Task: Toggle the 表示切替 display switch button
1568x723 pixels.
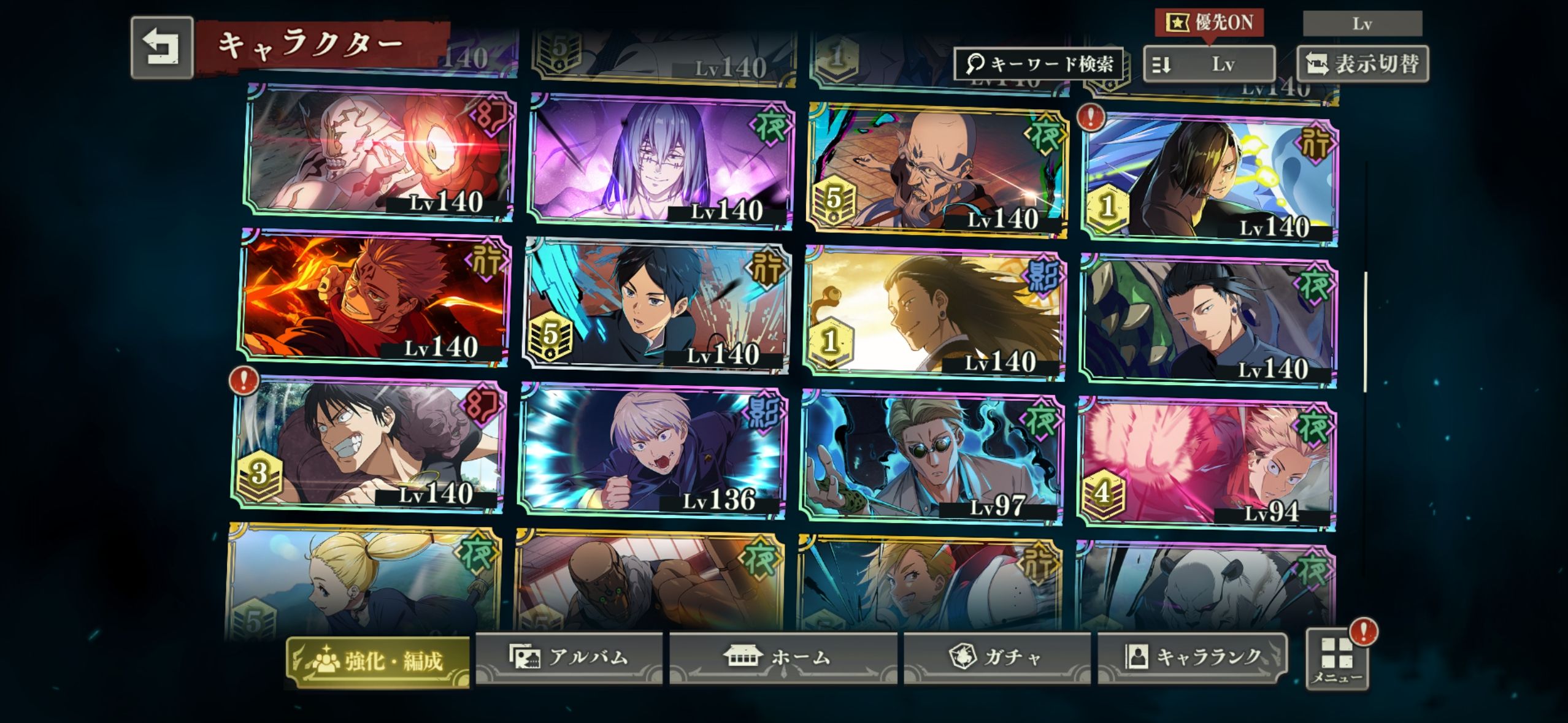Action: [x=1362, y=64]
